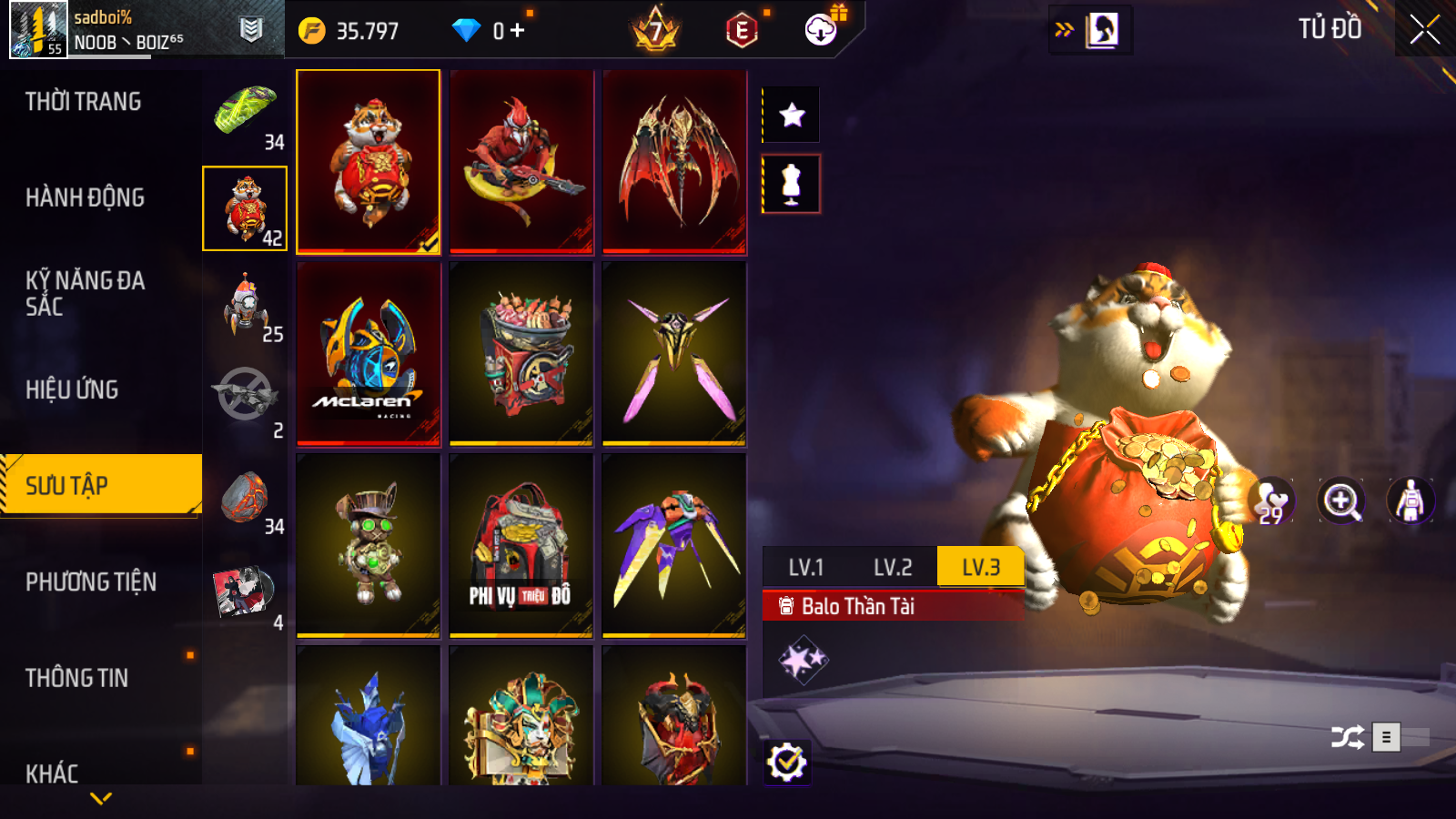The height and width of the screenshot is (819, 1456).
Task: Pick the red monkey with banana backpack
Action: (521, 162)
